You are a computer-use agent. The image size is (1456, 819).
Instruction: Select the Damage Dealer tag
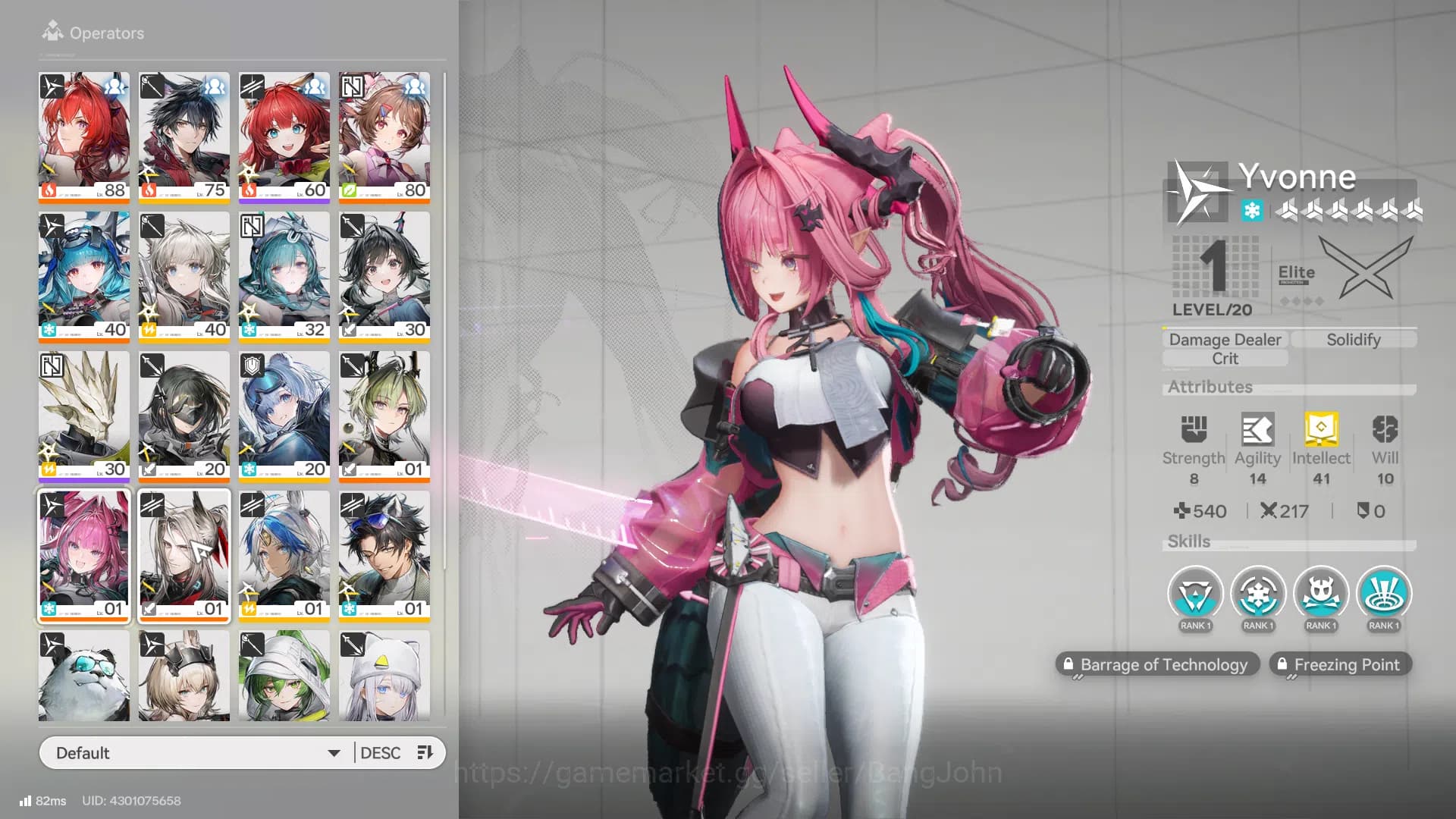pyautogui.click(x=1224, y=339)
